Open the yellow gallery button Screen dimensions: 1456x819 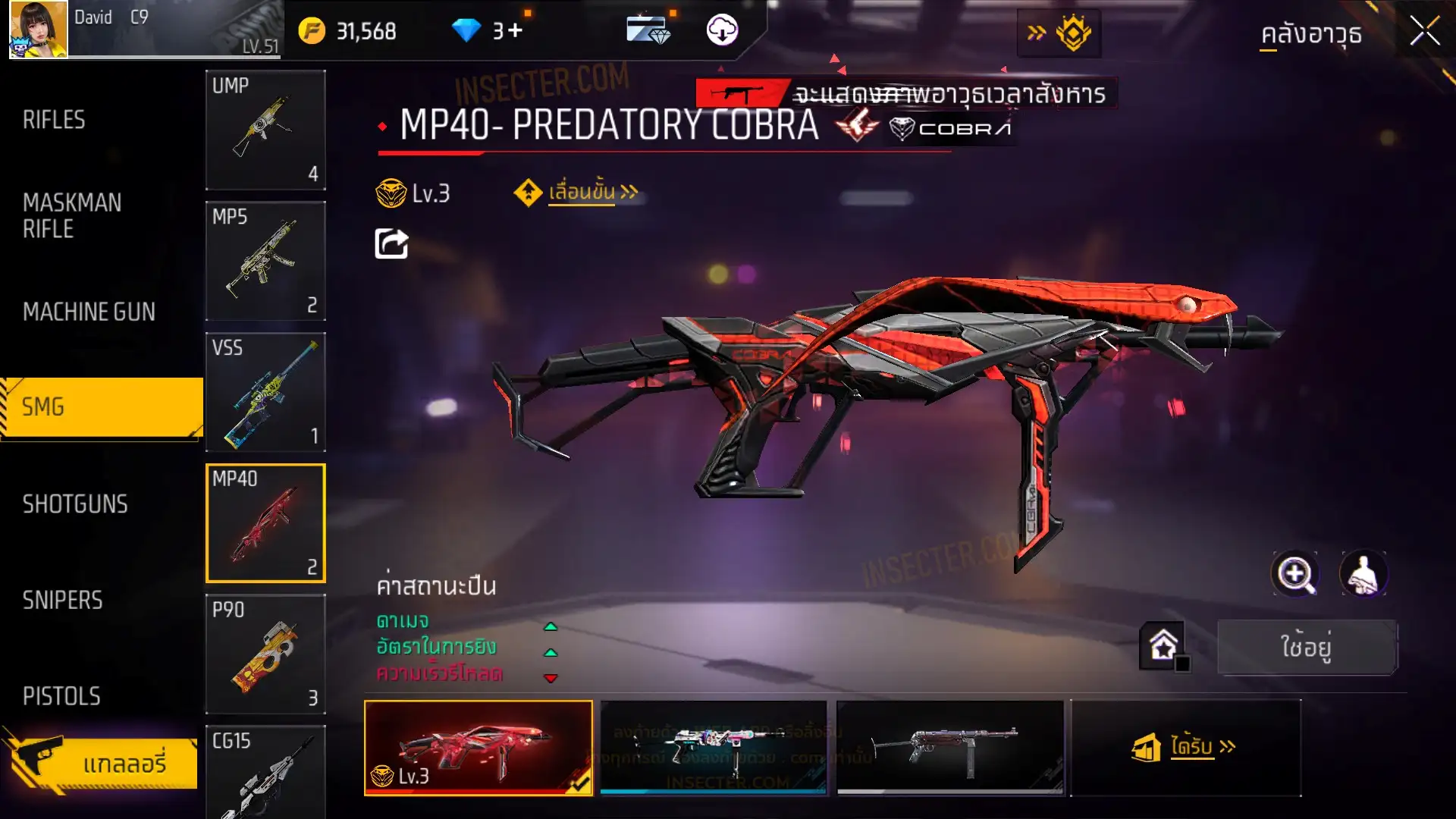click(102, 763)
